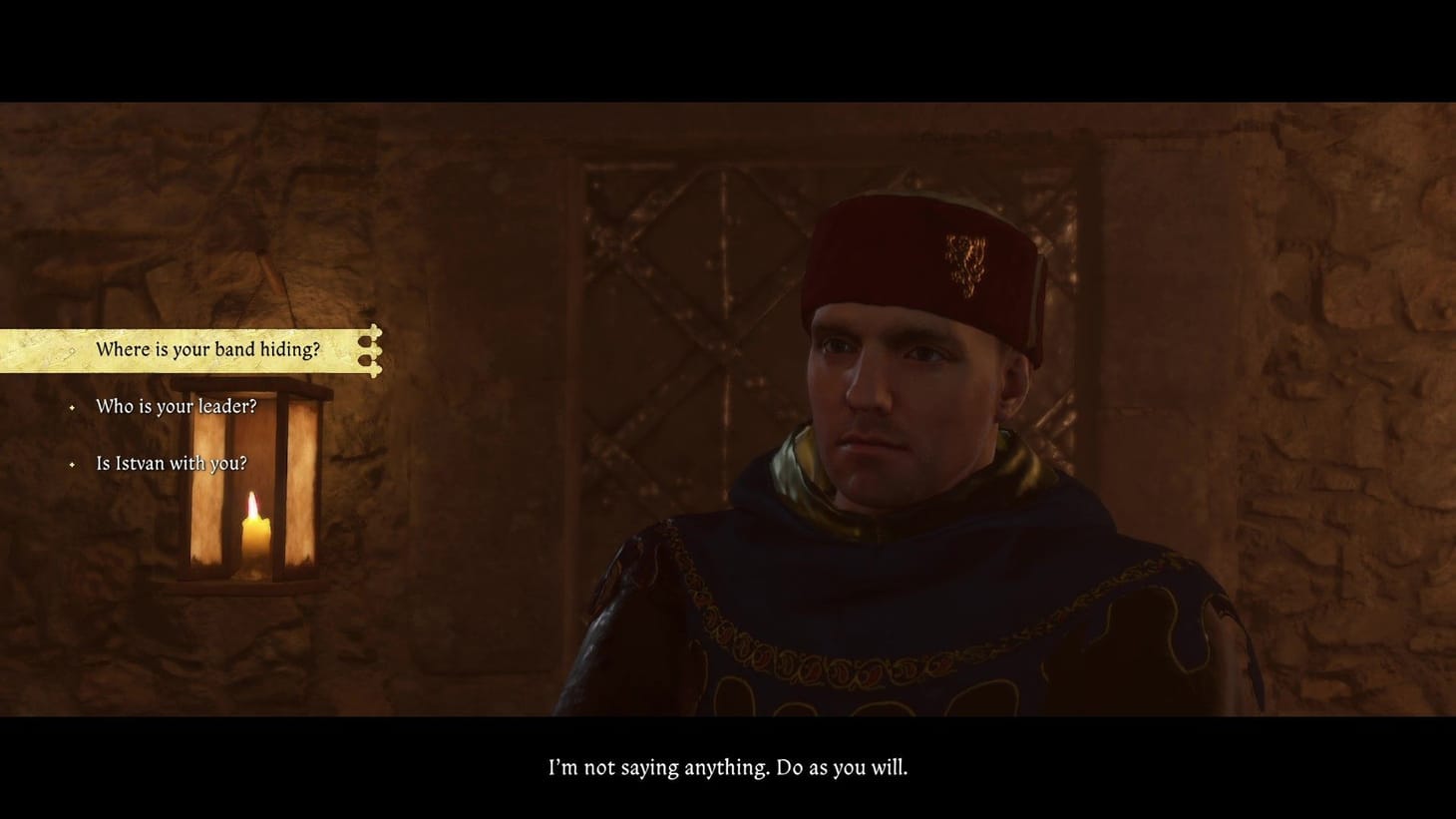Select the diamond bullet beside "Who is your leader?"
The height and width of the screenshot is (819, 1456).
click(71, 407)
